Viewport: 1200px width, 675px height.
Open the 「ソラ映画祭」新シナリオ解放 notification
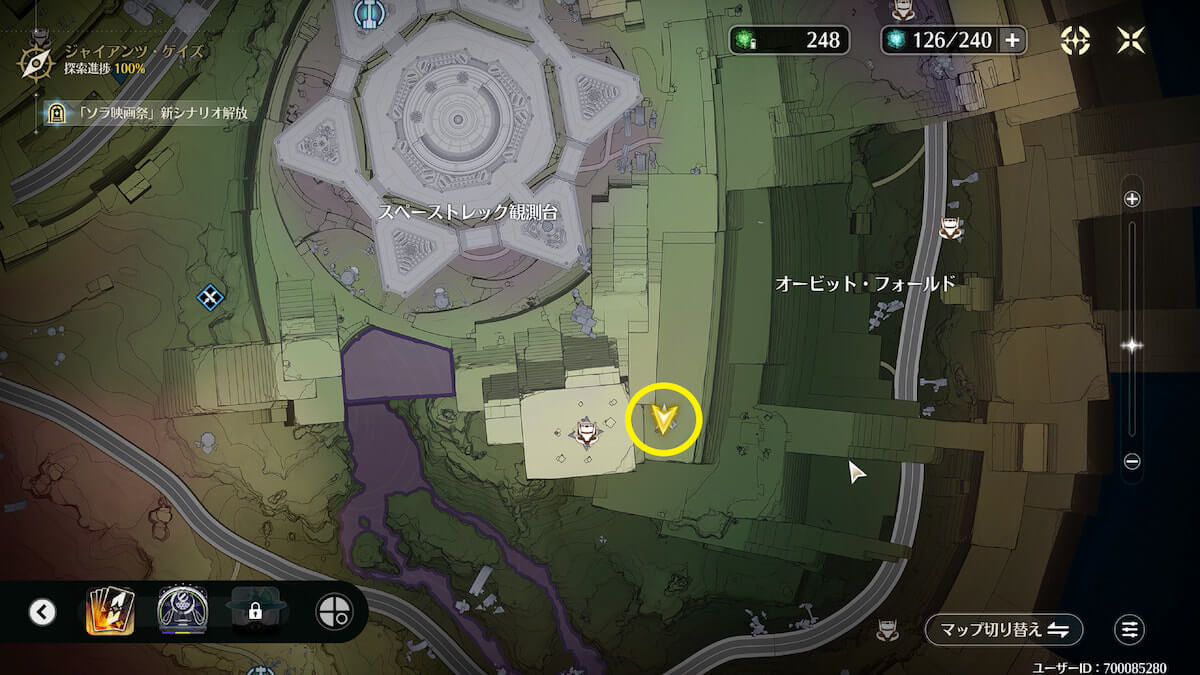[x=145, y=113]
